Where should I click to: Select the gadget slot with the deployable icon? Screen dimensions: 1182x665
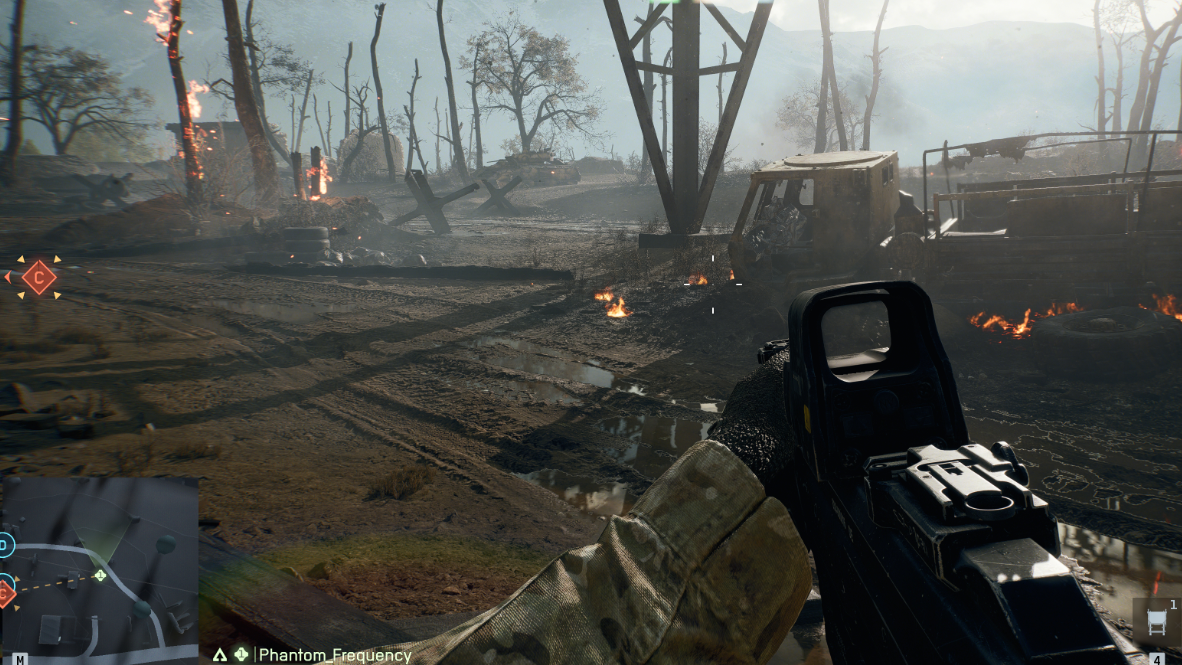[x=1157, y=622]
